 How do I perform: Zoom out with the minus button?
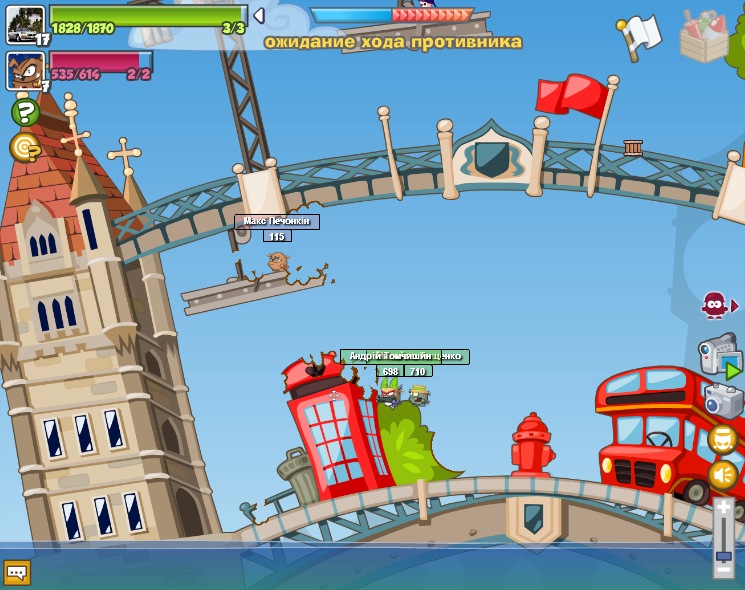(x=723, y=569)
